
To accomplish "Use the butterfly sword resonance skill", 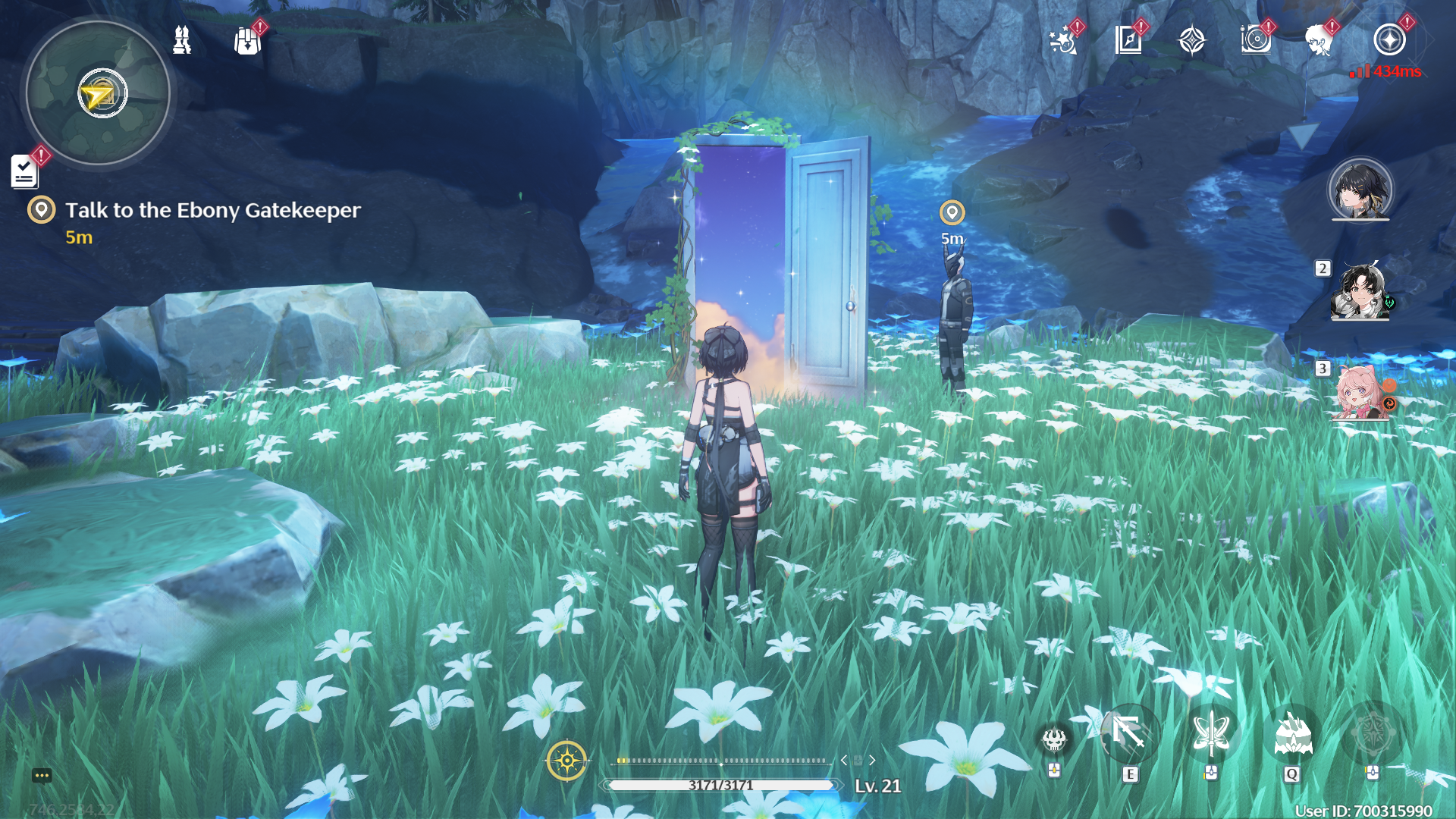I will click(x=1211, y=734).
